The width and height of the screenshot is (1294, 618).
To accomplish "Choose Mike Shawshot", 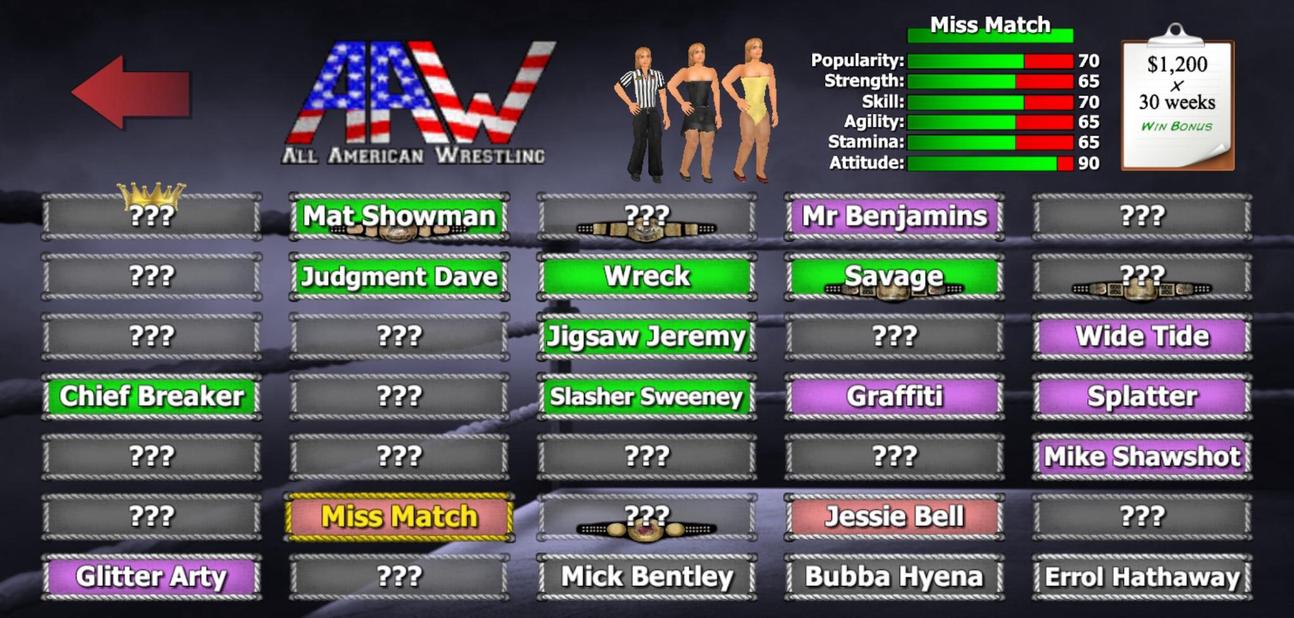I will [x=1142, y=457].
